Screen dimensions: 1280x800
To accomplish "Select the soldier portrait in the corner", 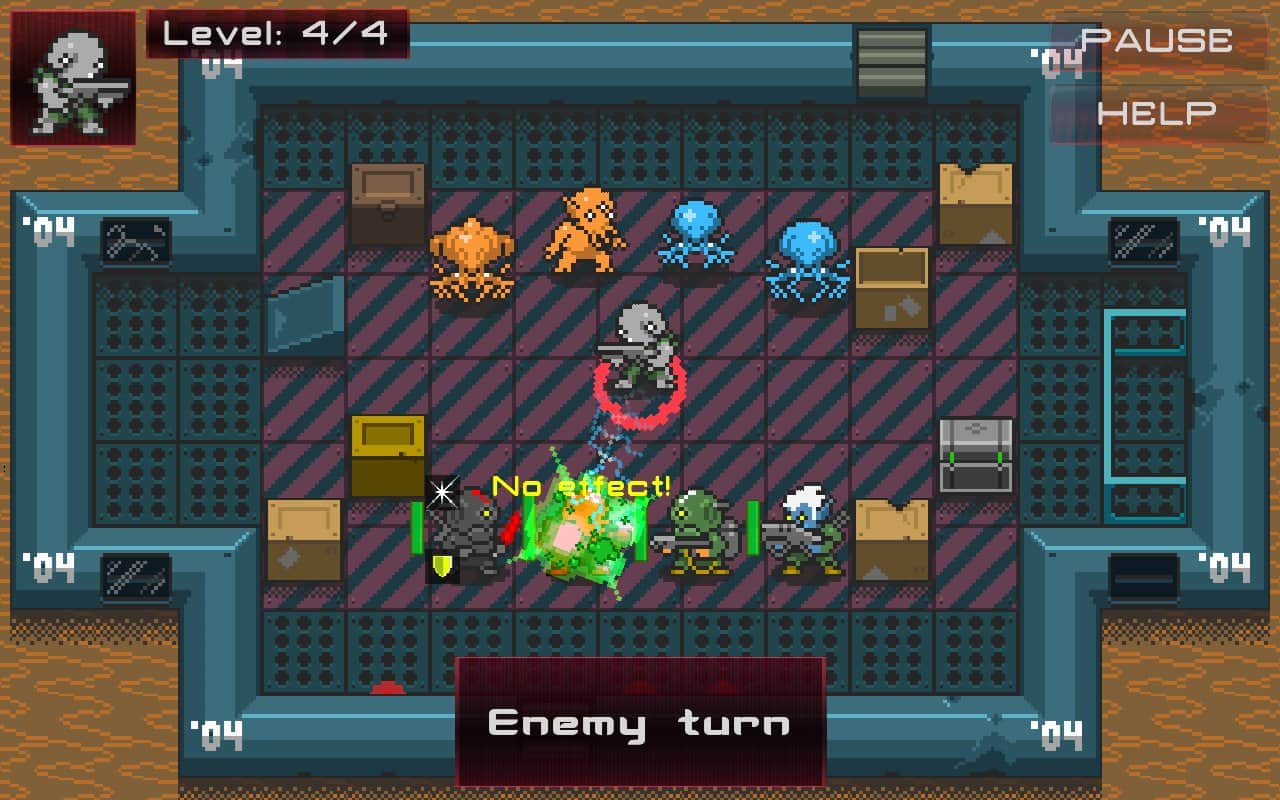I will point(73,79).
